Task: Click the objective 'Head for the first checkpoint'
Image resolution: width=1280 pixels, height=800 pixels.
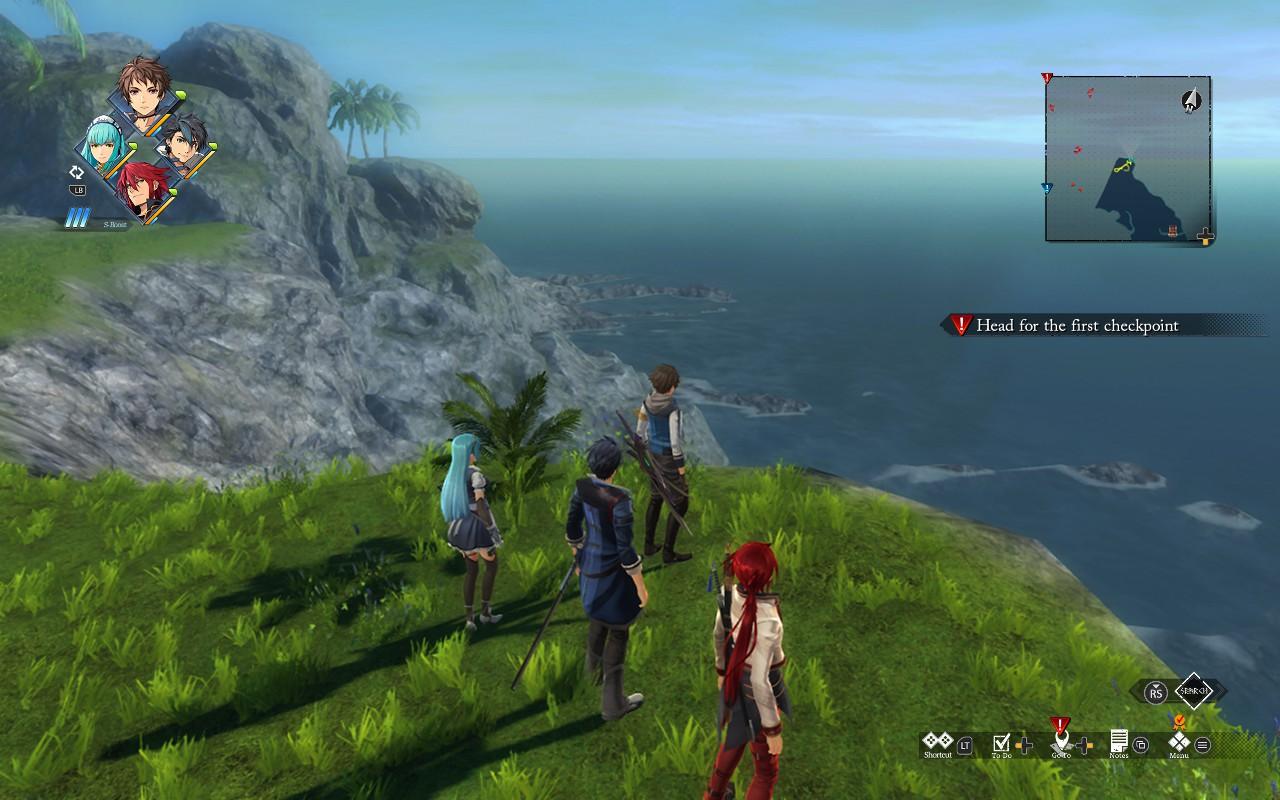Action: tap(1076, 325)
